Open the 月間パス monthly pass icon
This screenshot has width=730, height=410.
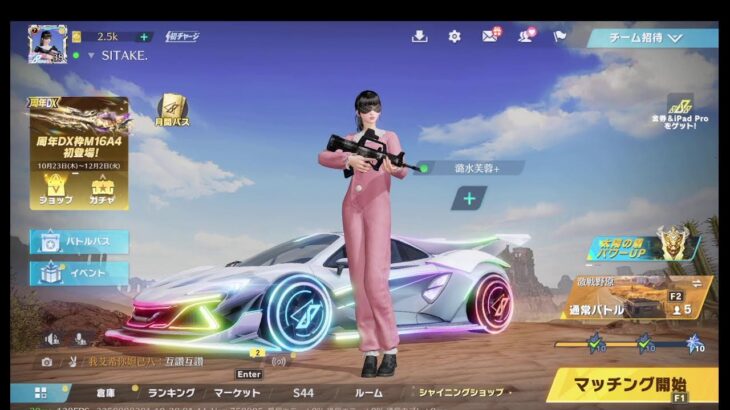coord(173,109)
